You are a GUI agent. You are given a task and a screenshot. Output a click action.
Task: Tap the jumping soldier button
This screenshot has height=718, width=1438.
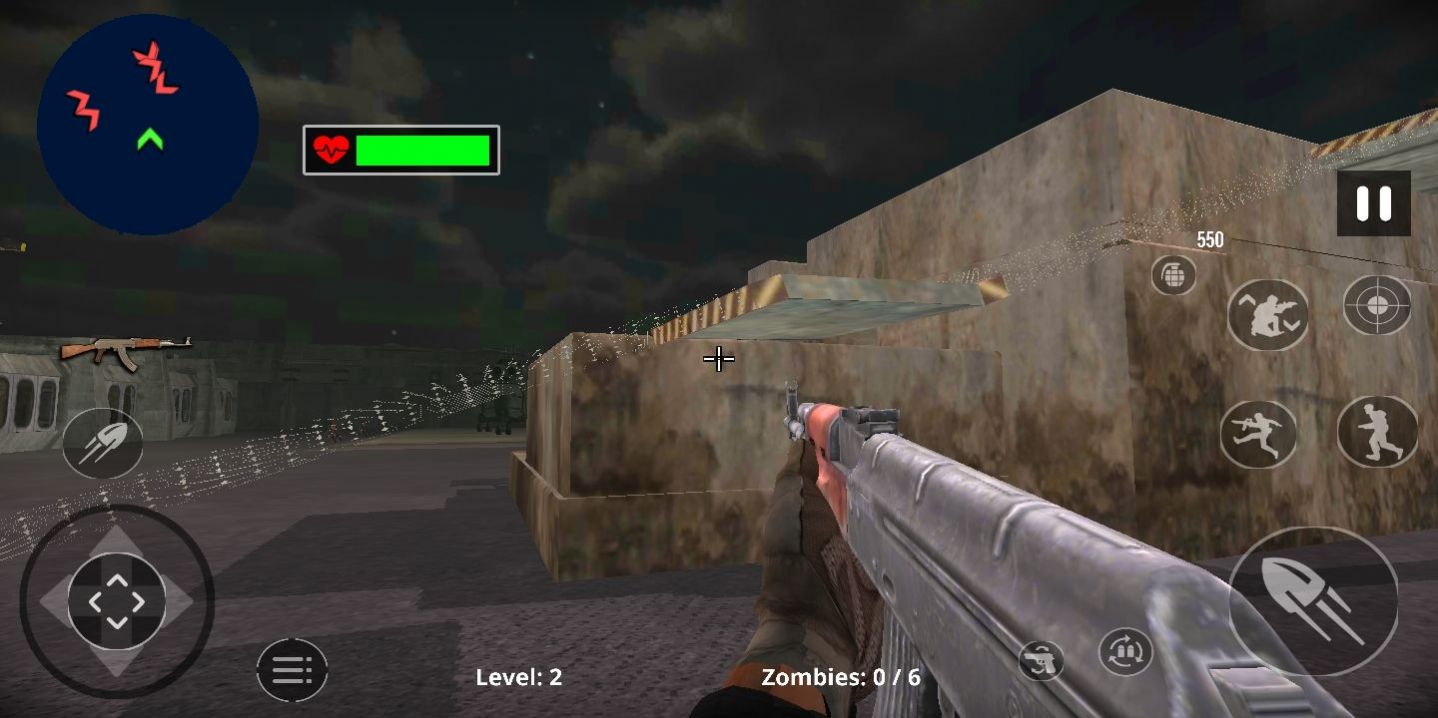[x=1257, y=435]
